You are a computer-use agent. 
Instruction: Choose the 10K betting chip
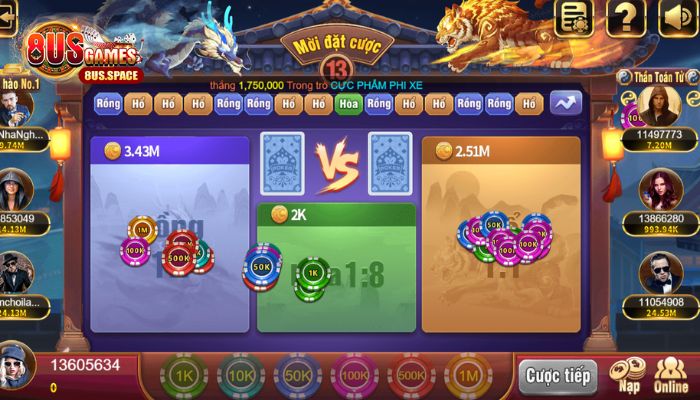[x=241, y=376]
